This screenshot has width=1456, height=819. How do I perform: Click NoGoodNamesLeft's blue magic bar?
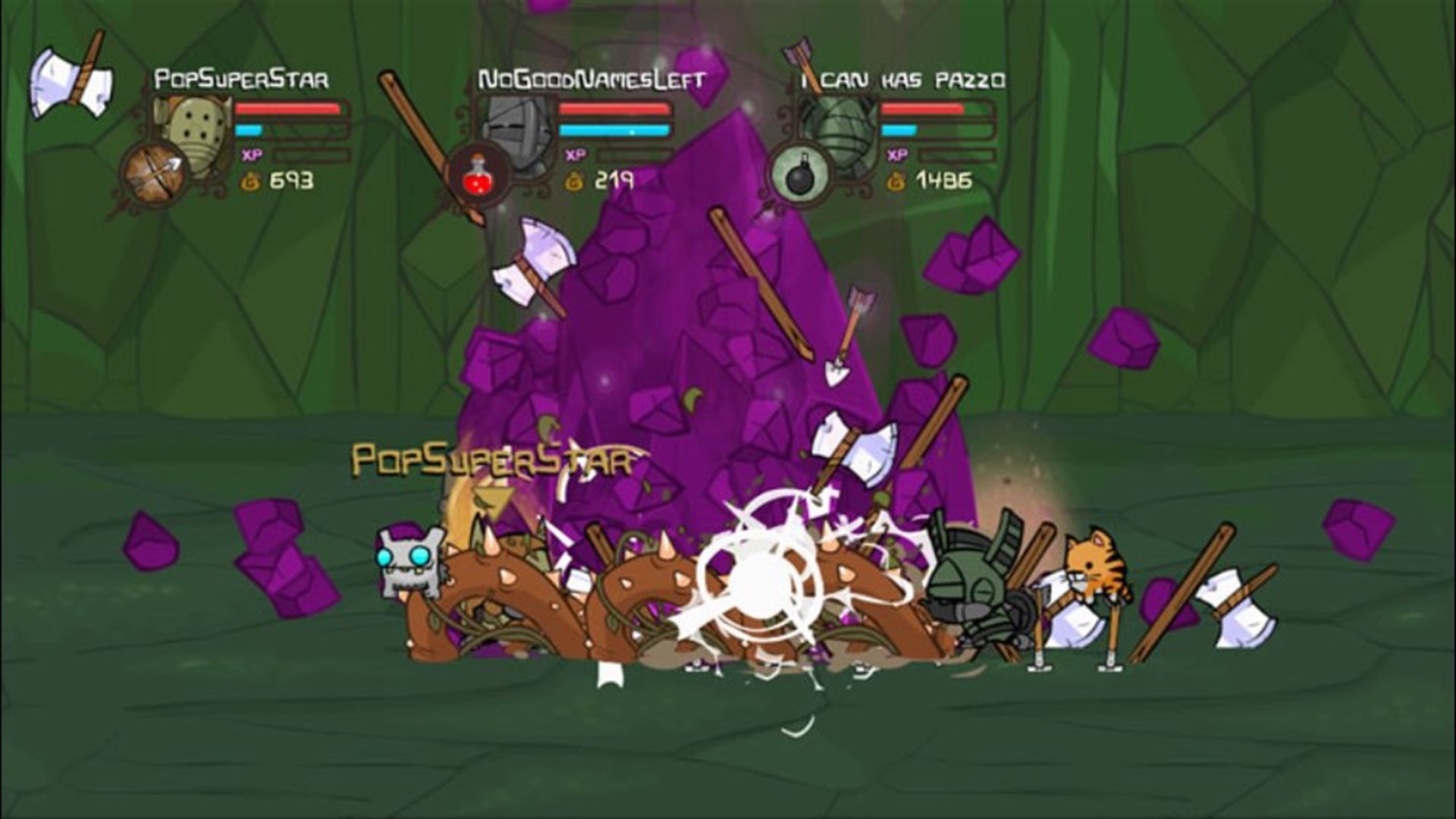pos(614,131)
